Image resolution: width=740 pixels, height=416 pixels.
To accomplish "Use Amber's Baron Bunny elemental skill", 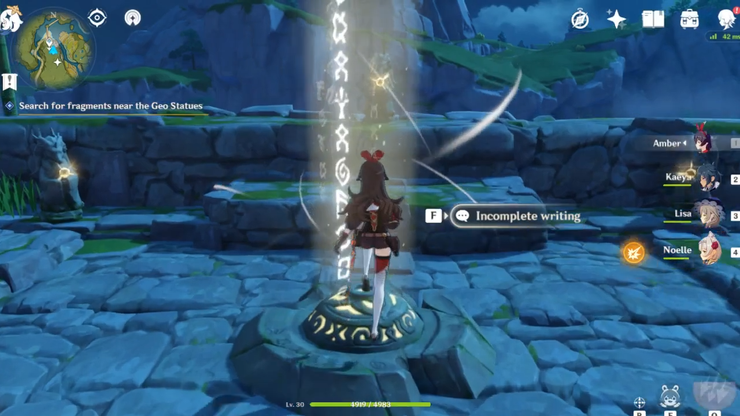I will (x=670, y=397).
